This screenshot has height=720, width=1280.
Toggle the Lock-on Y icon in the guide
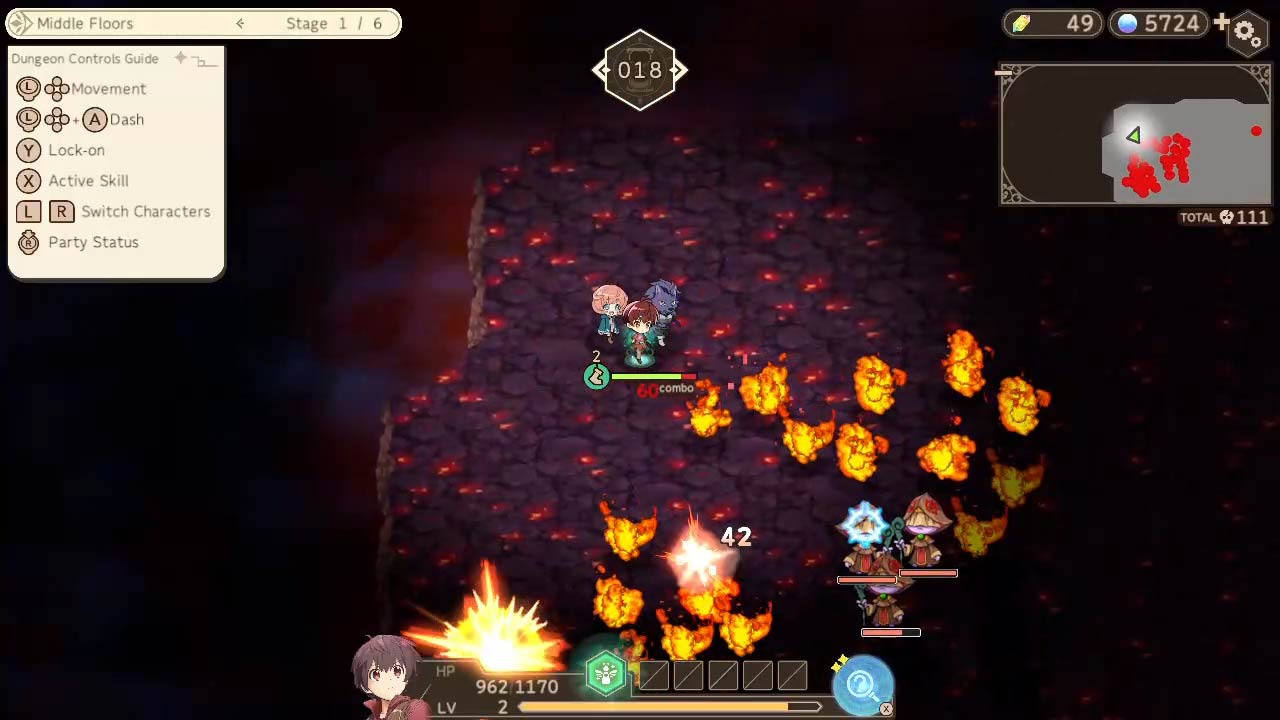pos(27,150)
